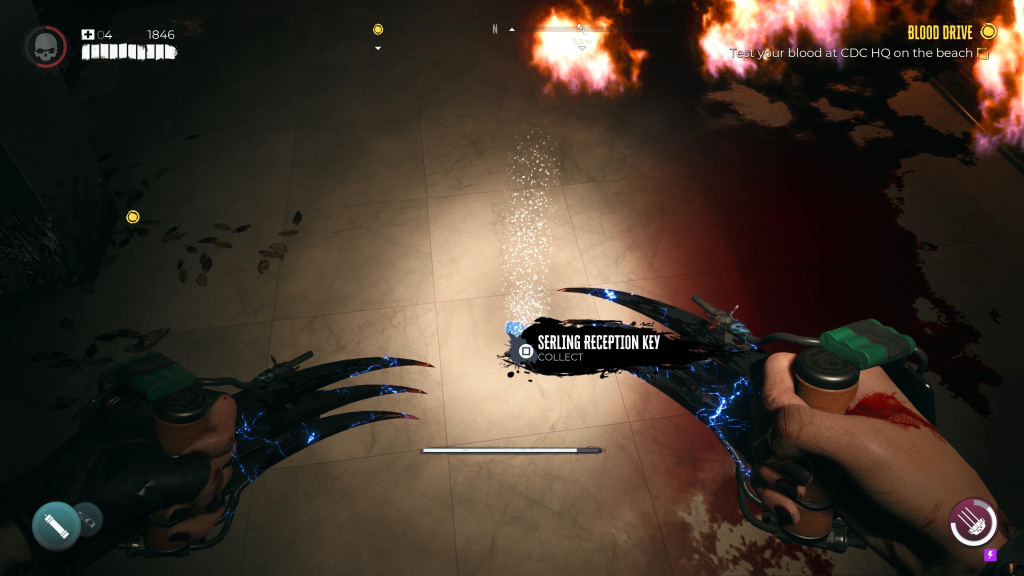Select the flashlight icon
The height and width of the screenshot is (576, 1024).
(56, 524)
